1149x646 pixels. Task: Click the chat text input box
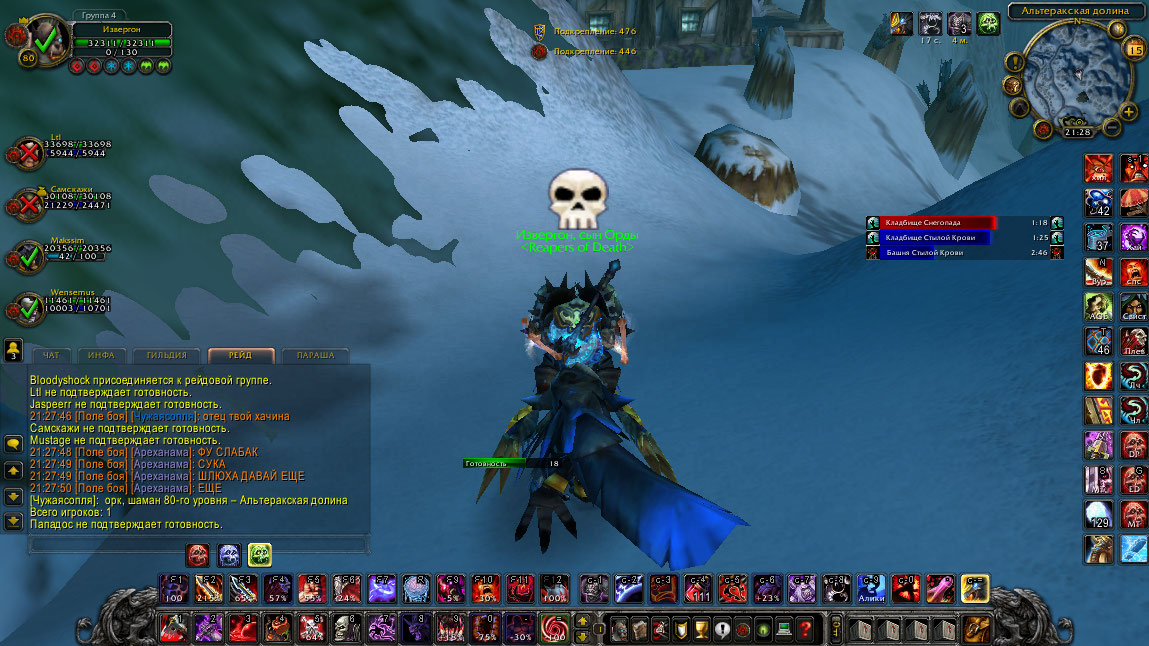tap(198, 545)
